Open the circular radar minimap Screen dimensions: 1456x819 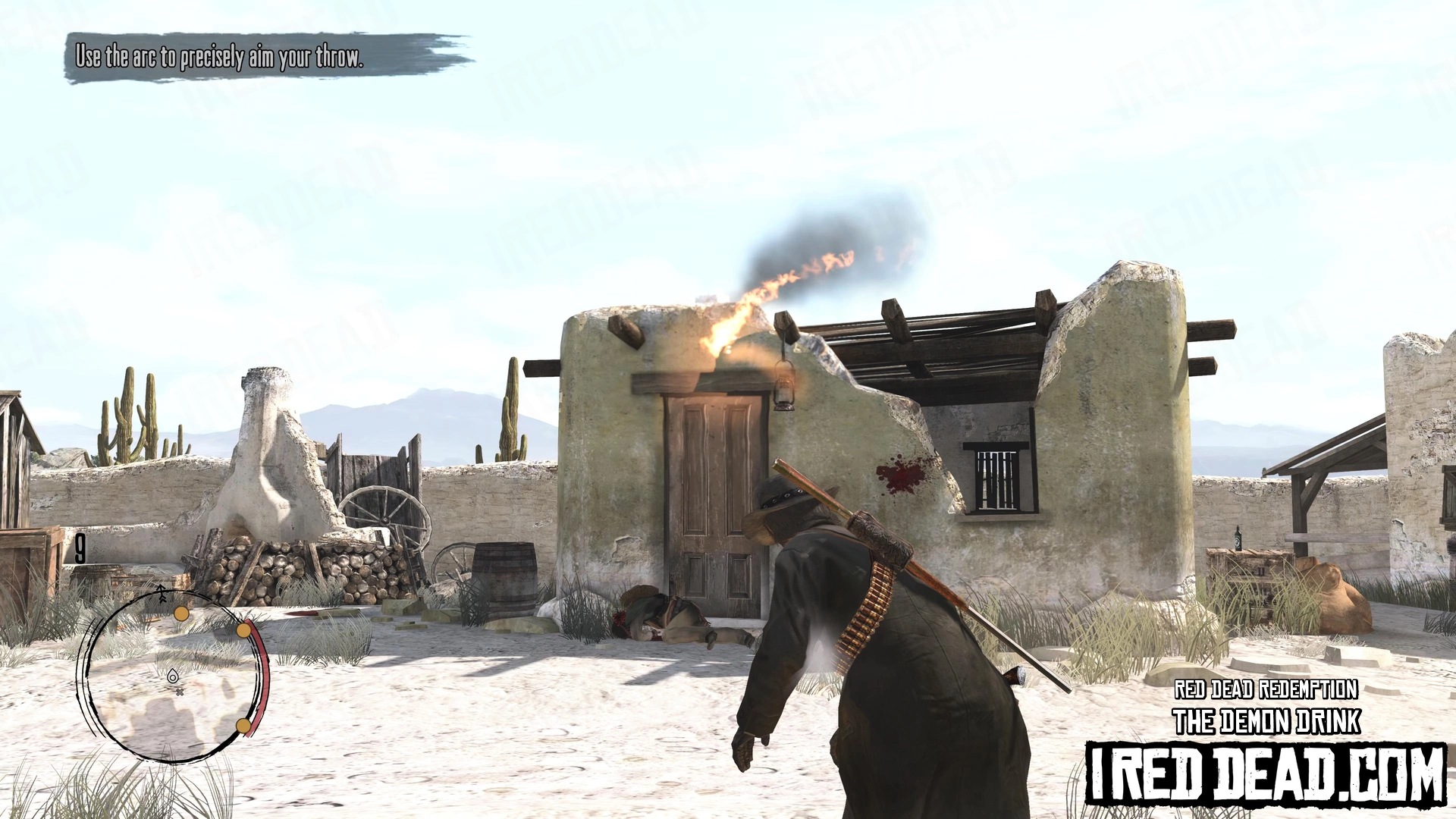[172, 676]
